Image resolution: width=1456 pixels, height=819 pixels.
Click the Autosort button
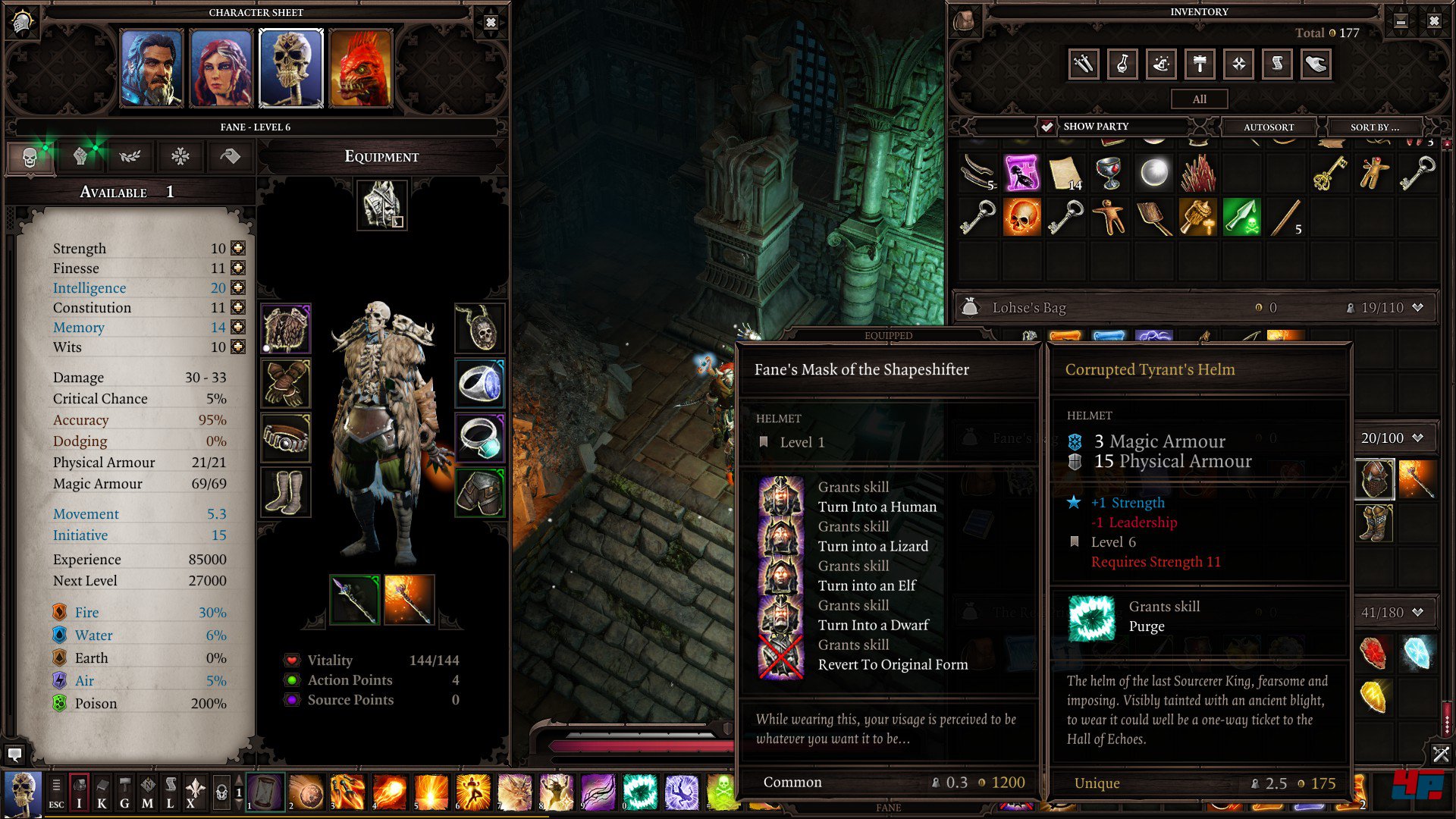[x=1269, y=127]
